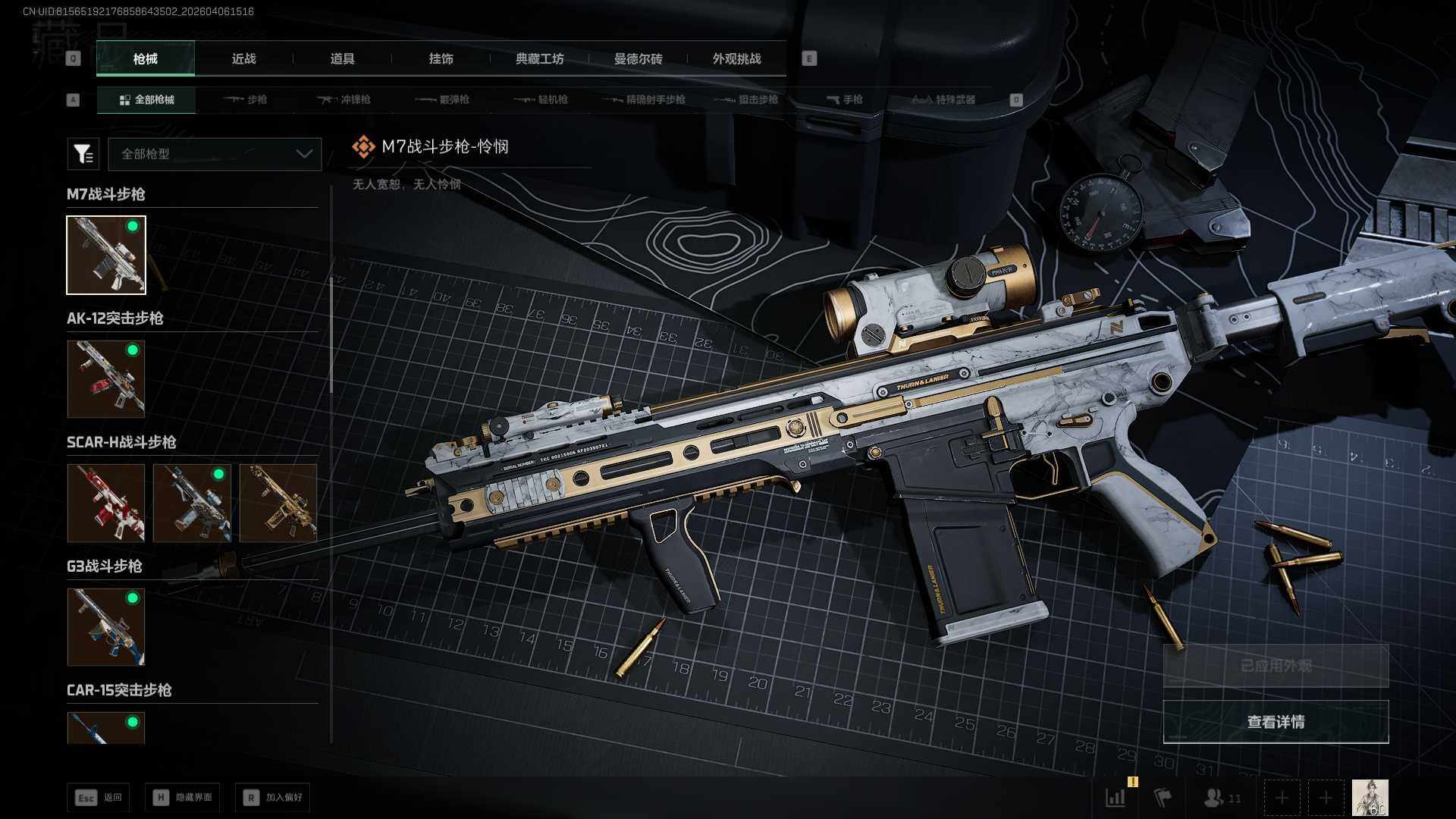Click the filter funnel icon
The width and height of the screenshot is (1456, 819).
(x=83, y=154)
